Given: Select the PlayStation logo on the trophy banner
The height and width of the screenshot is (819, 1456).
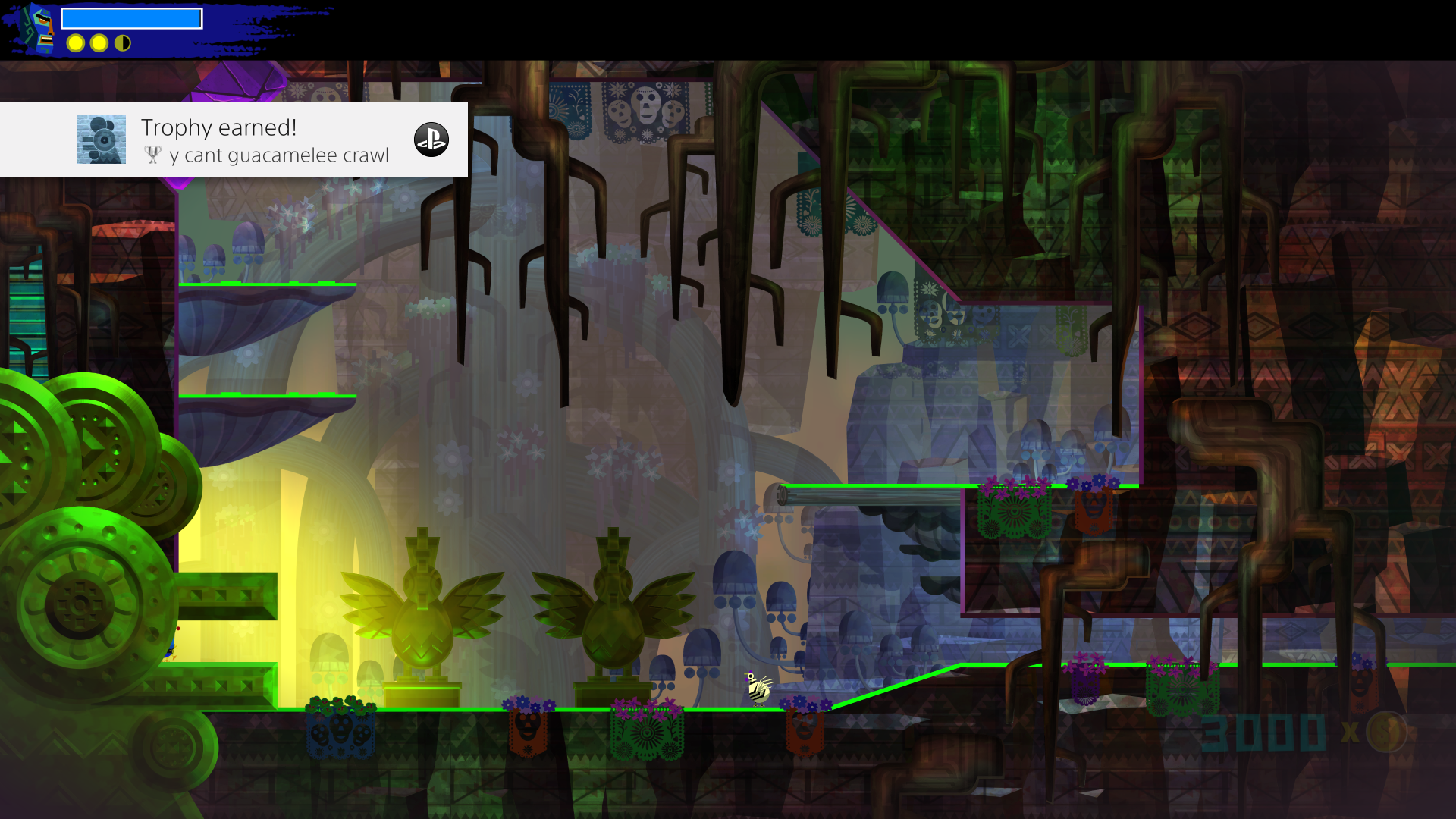Looking at the screenshot, I should (431, 140).
